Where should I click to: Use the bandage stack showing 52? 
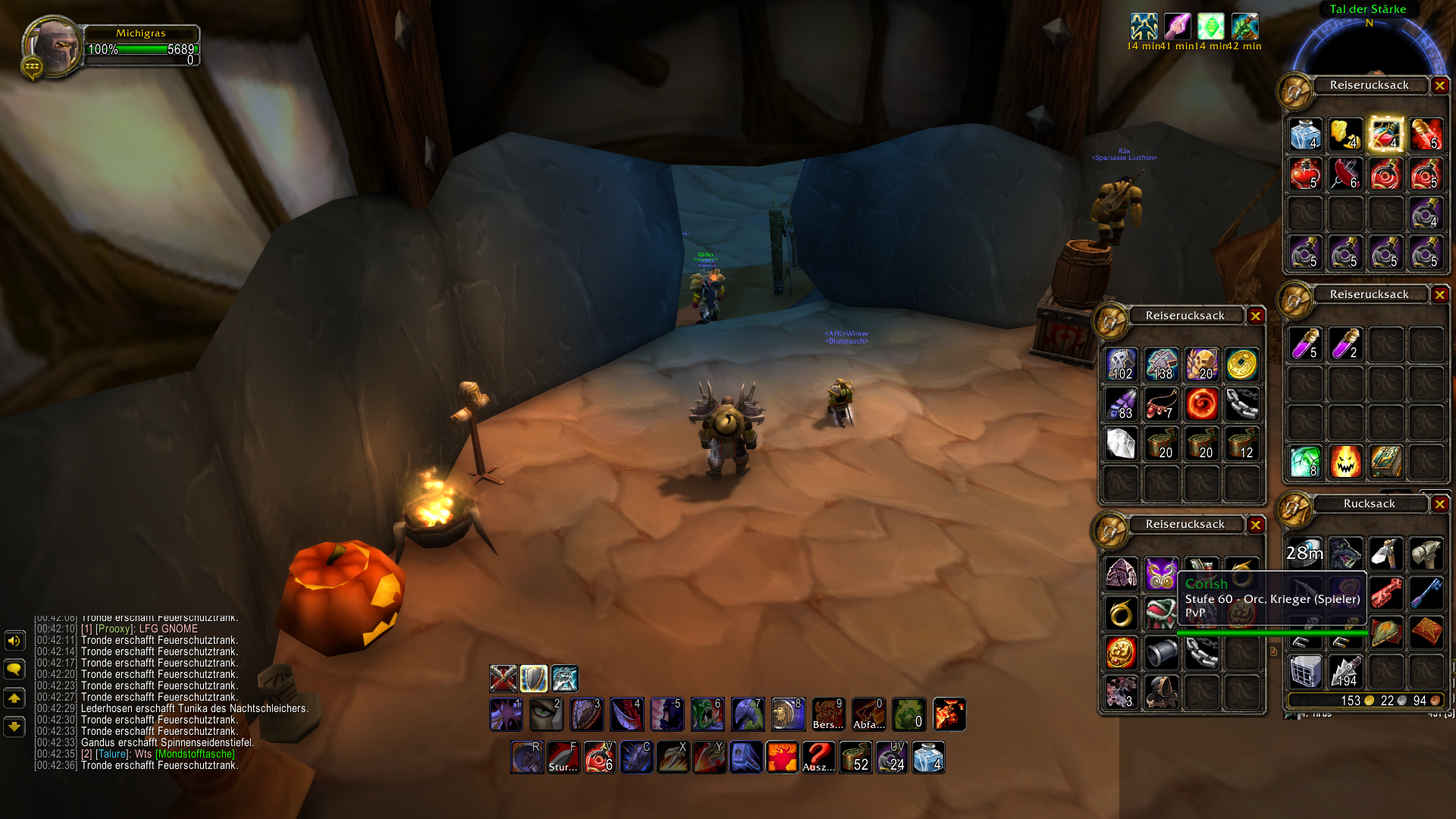(855, 757)
